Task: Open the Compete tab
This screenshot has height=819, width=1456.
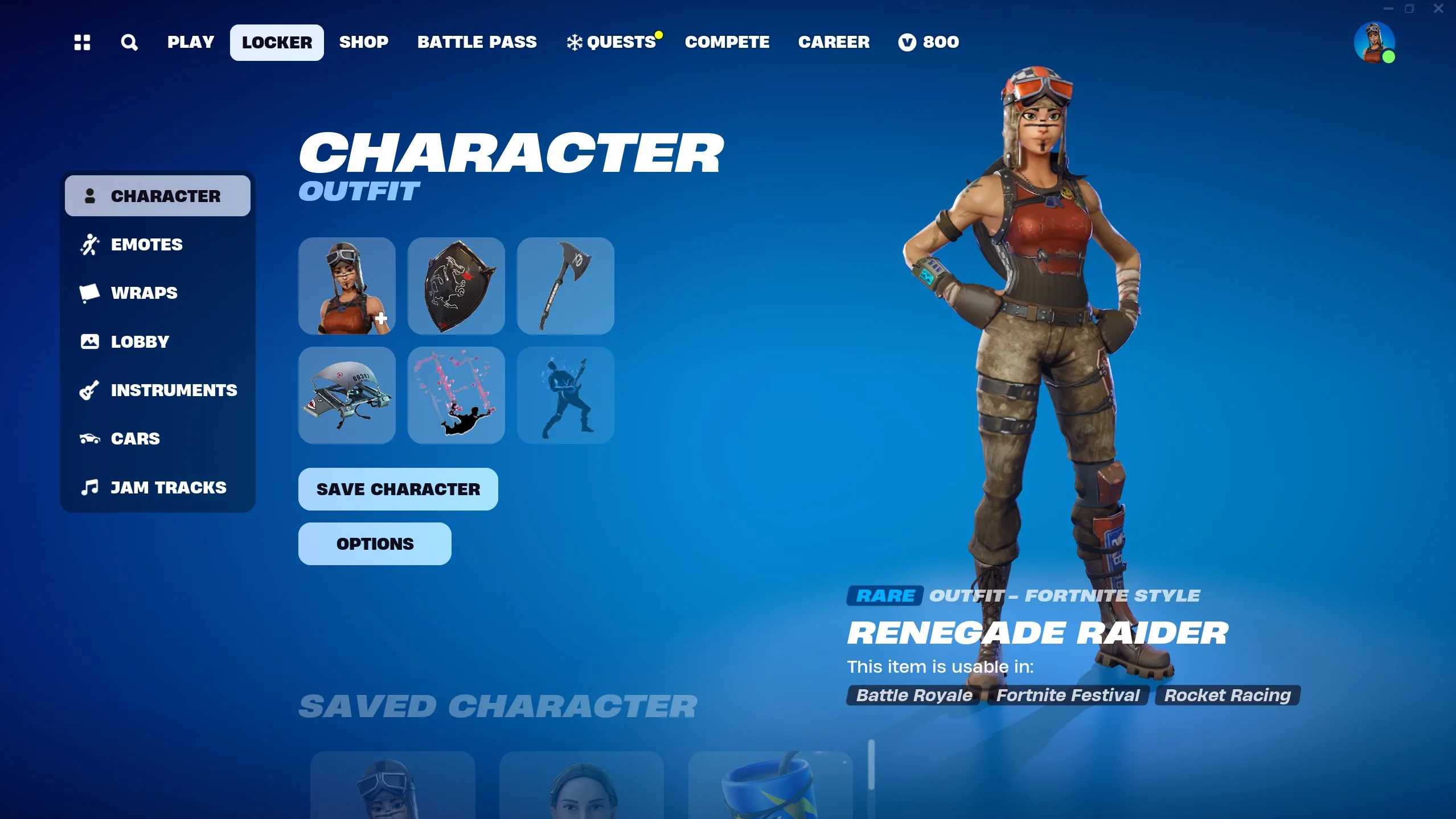Action: pyautogui.click(x=727, y=42)
